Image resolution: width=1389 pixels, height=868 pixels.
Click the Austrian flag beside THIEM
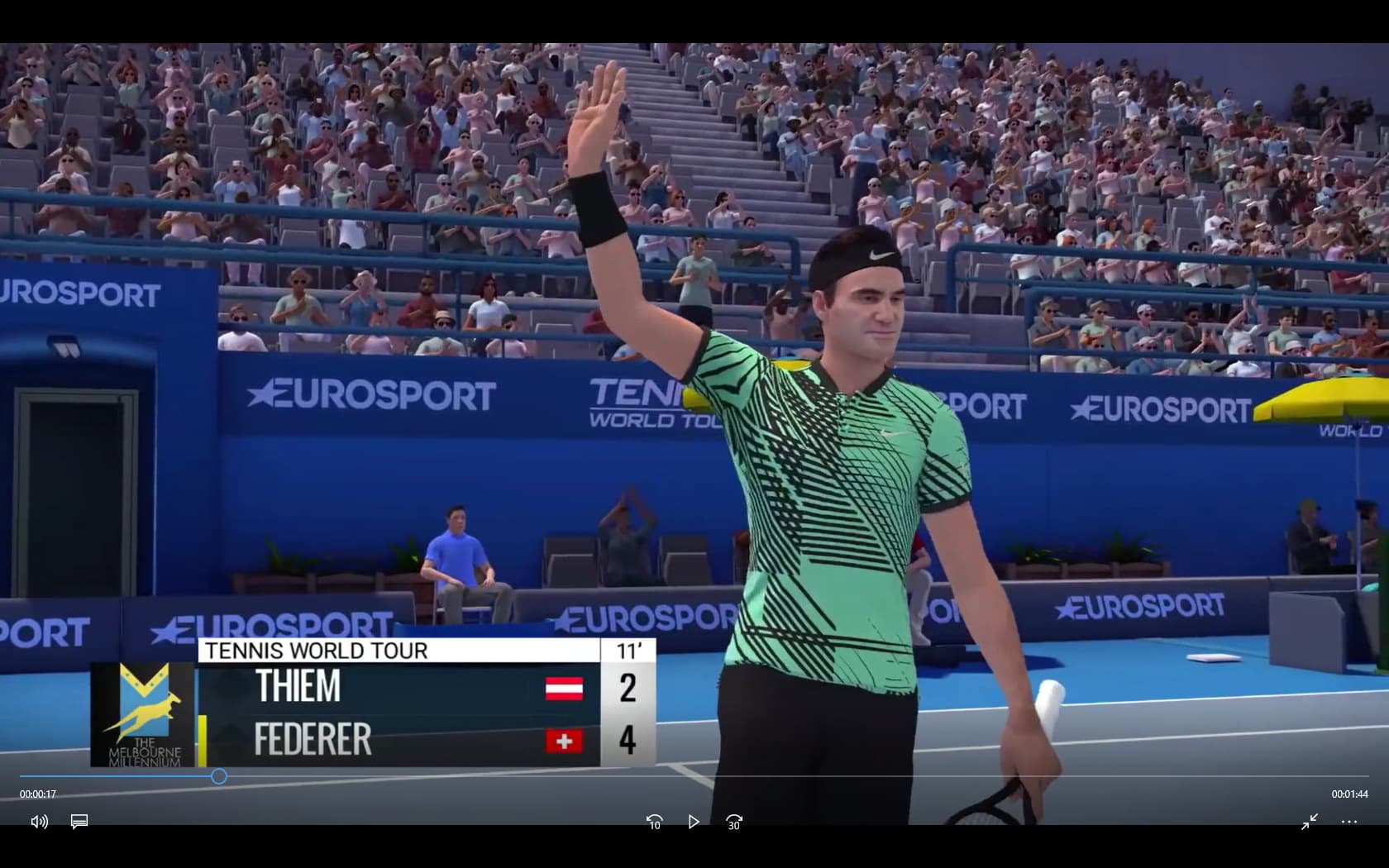click(x=565, y=688)
